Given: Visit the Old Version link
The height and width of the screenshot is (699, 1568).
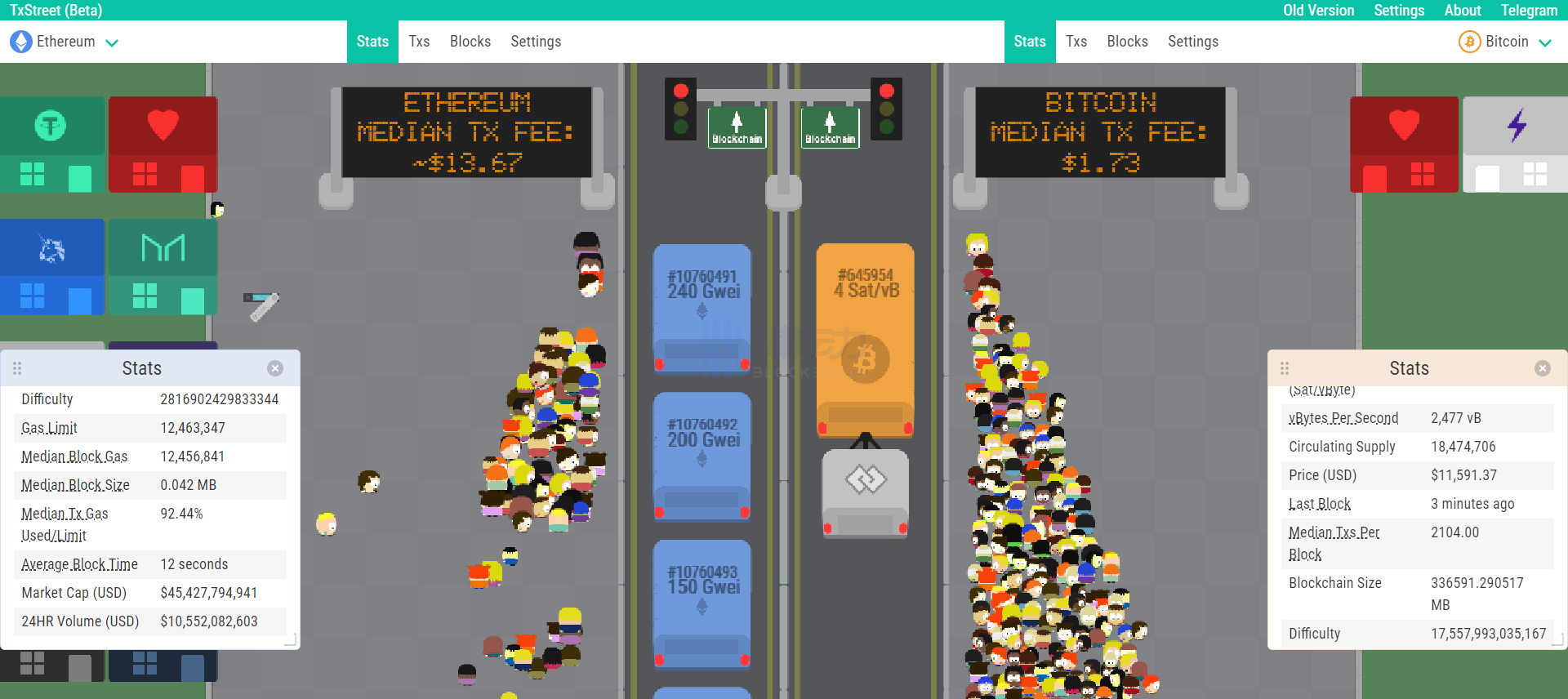Looking at the screenshot, I should coord(1318,11).
